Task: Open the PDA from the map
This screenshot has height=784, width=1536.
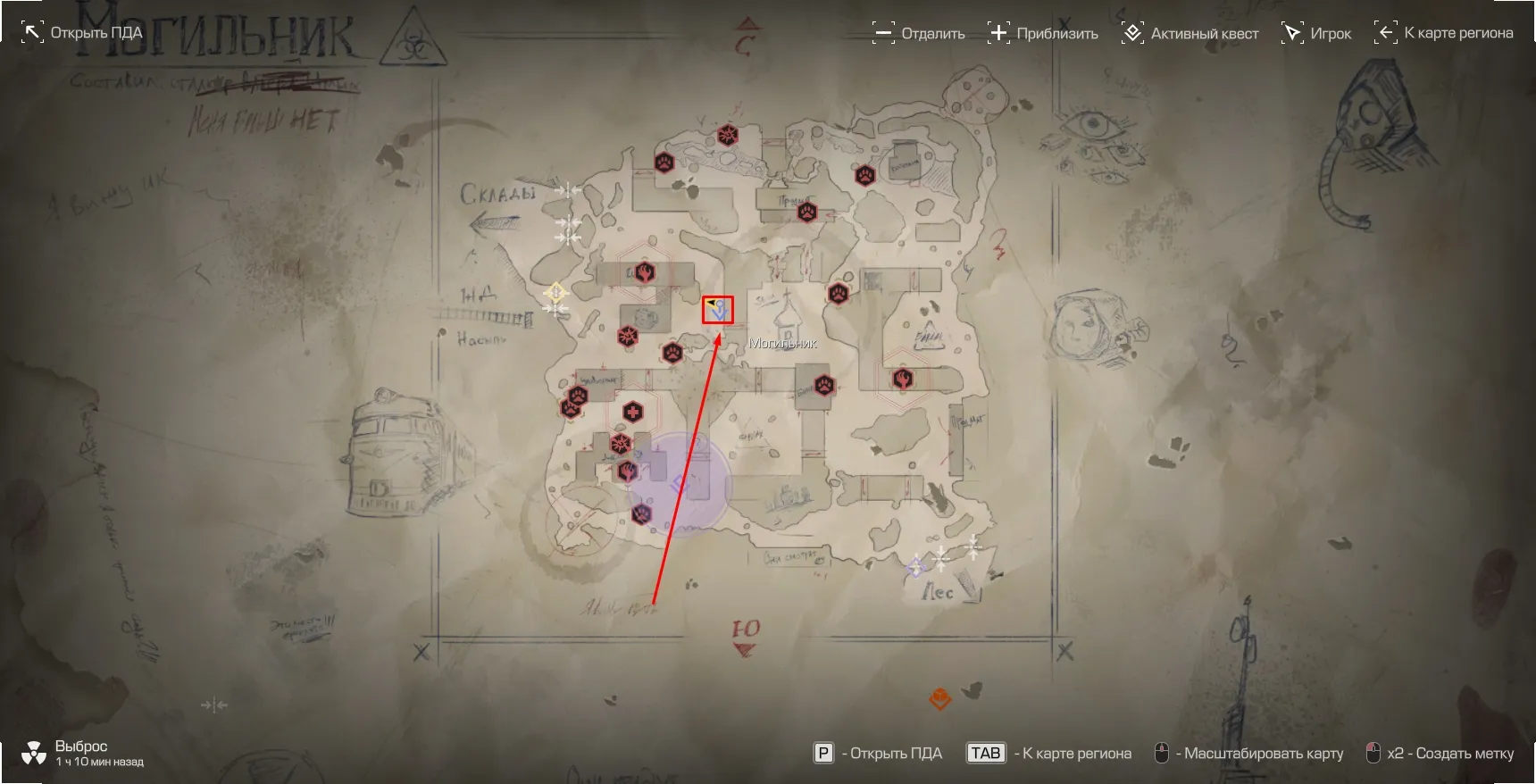Action: click(82, 33)
